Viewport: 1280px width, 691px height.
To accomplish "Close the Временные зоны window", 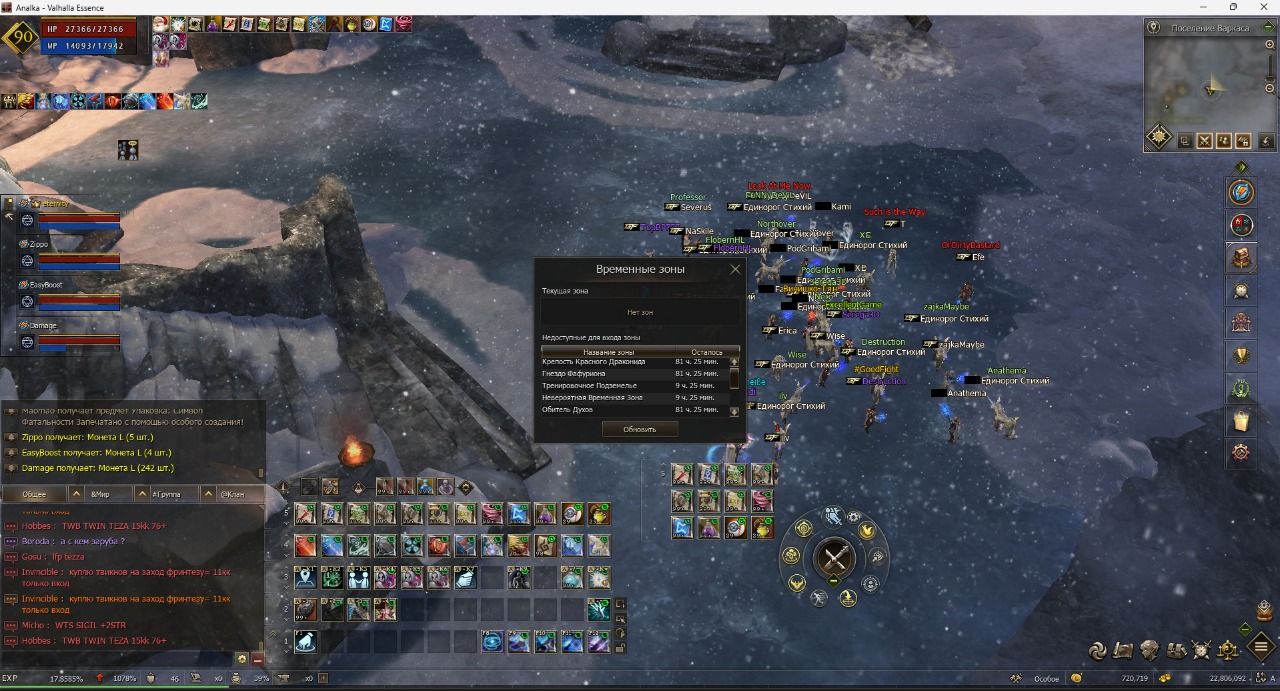I will click(735, 269).
